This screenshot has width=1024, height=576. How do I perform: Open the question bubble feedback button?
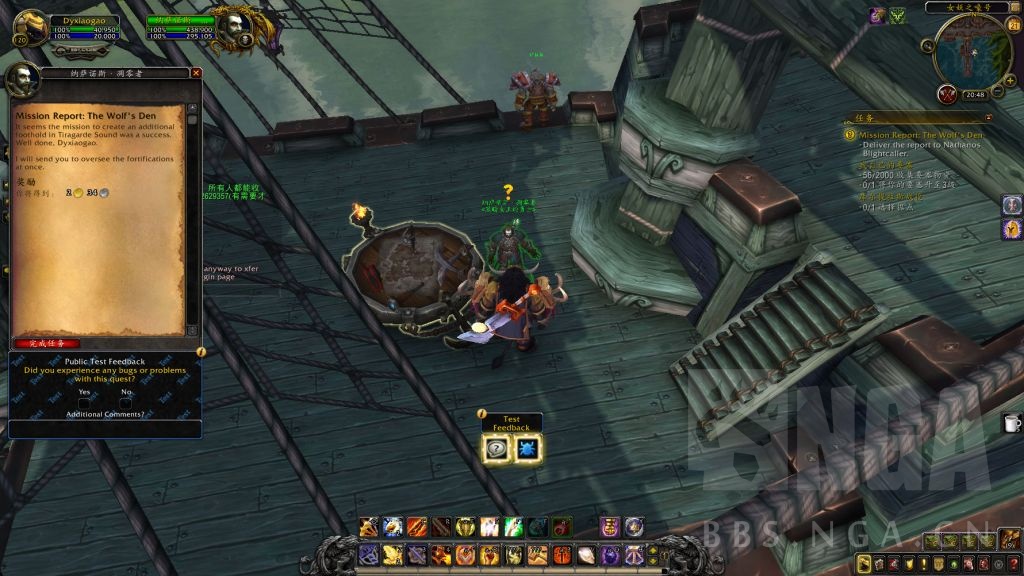[497, 448]
